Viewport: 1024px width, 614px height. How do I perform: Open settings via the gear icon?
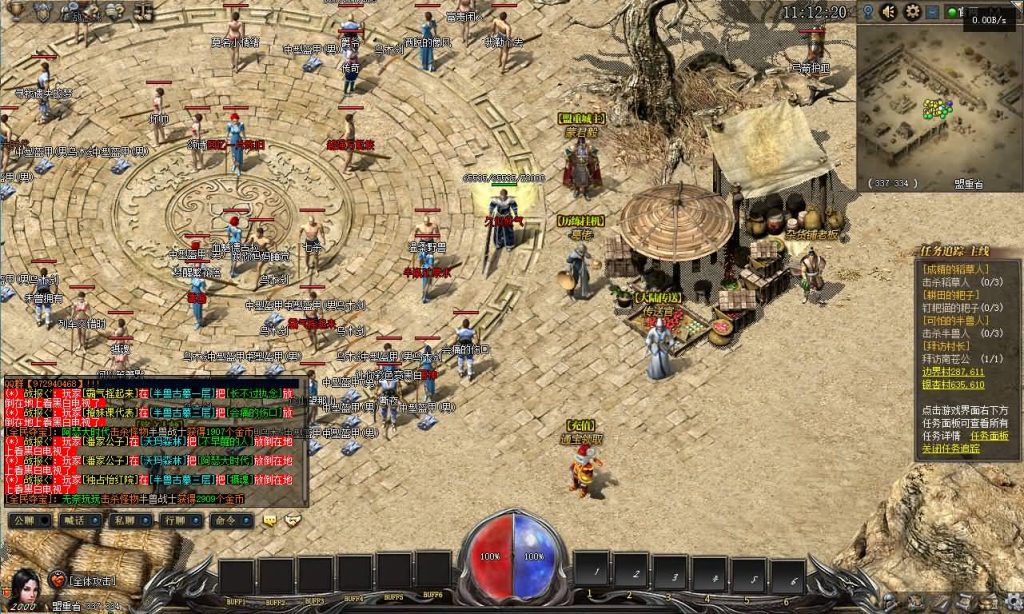pyautogui.click(x=912, y=12)
